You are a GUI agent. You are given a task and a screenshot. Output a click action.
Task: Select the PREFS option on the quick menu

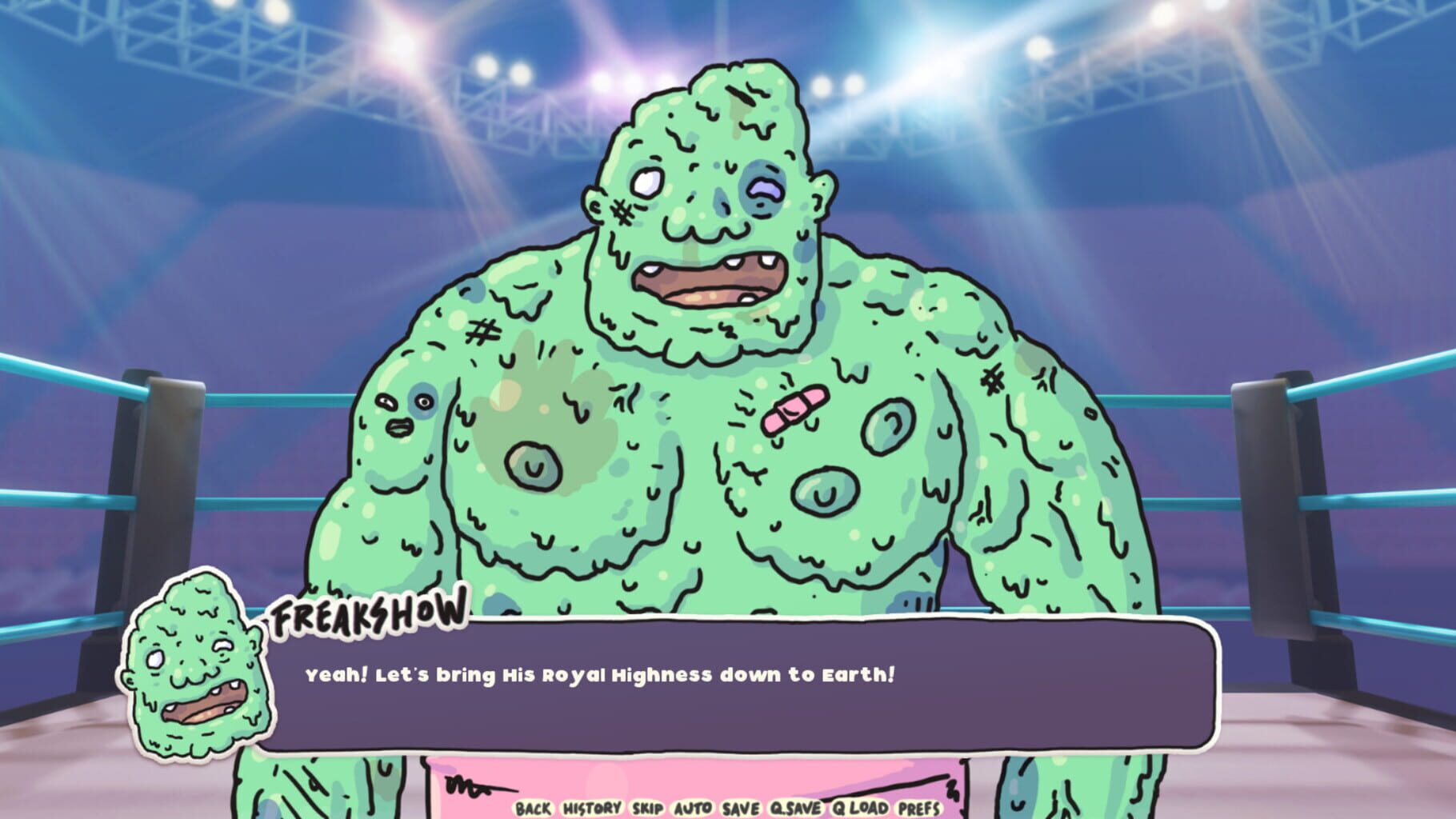pos(917,809)
